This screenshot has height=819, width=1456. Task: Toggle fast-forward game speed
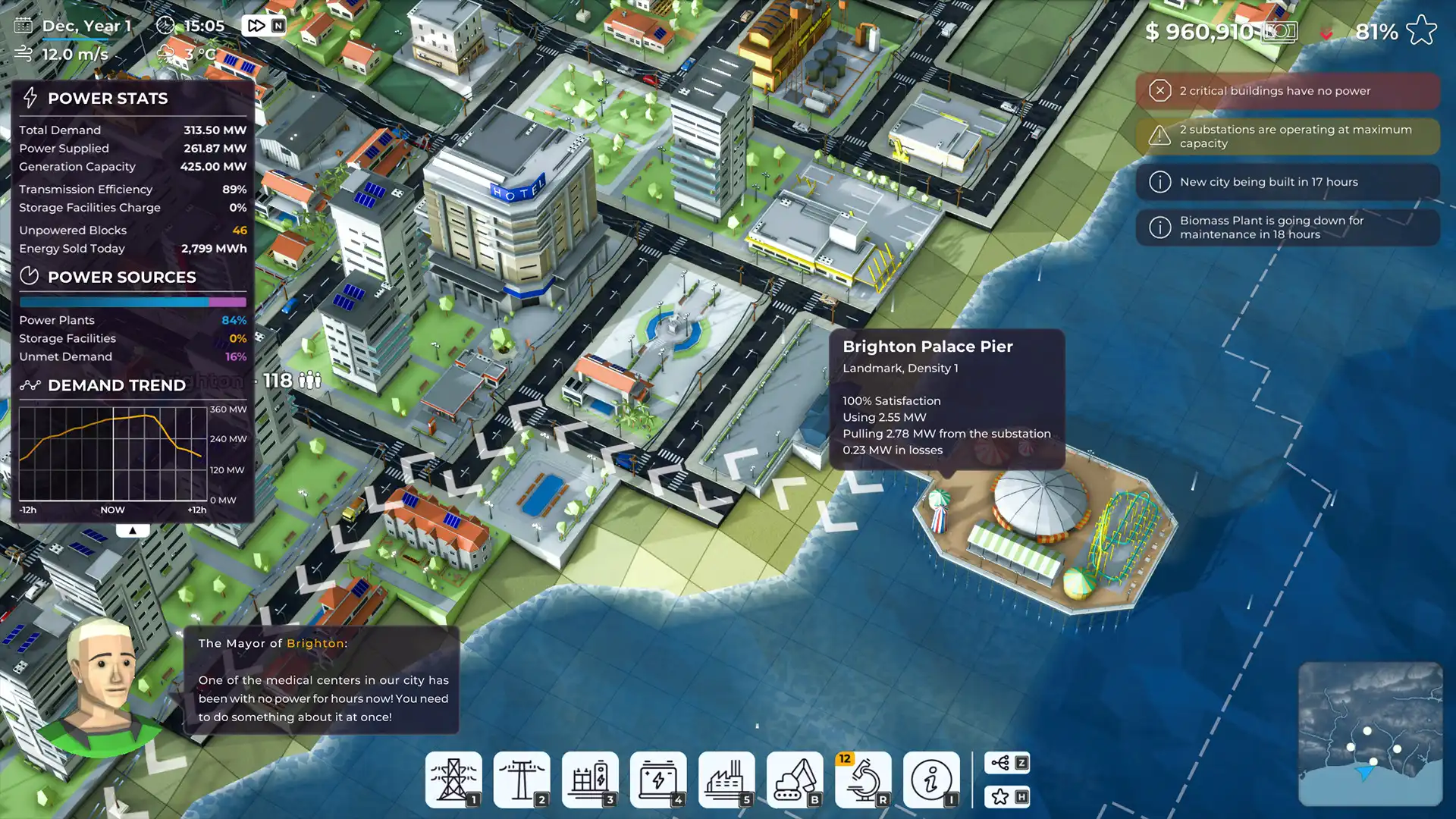click(256, 24)
